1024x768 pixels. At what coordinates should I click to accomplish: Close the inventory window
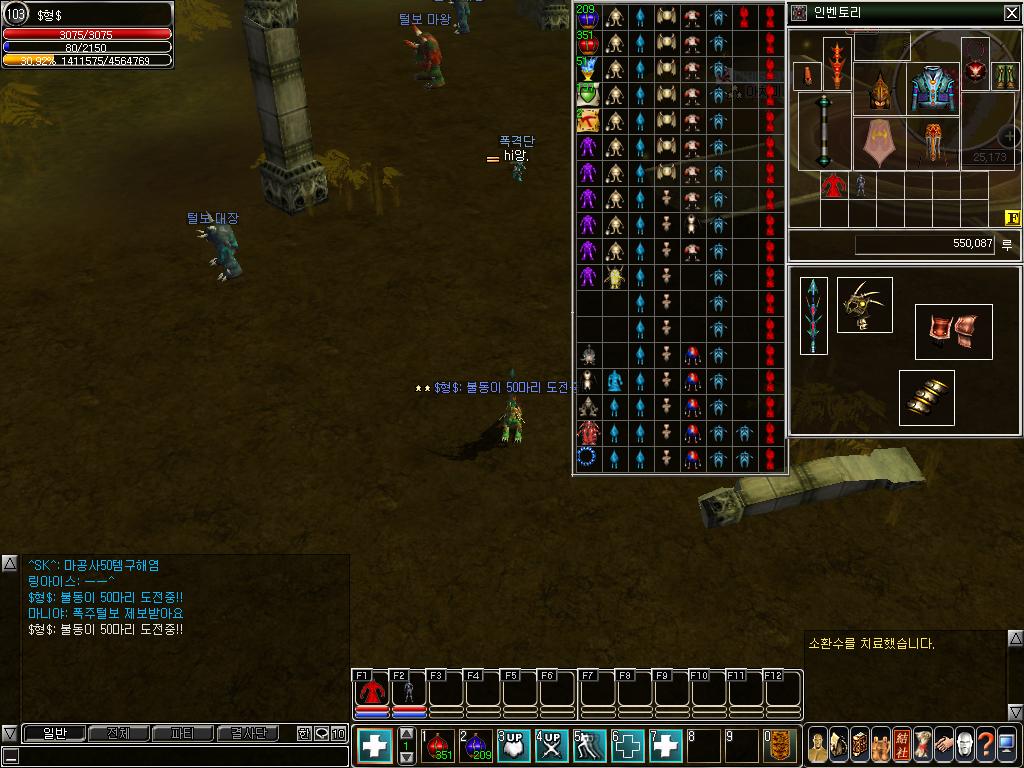(x=1012, y=13)
